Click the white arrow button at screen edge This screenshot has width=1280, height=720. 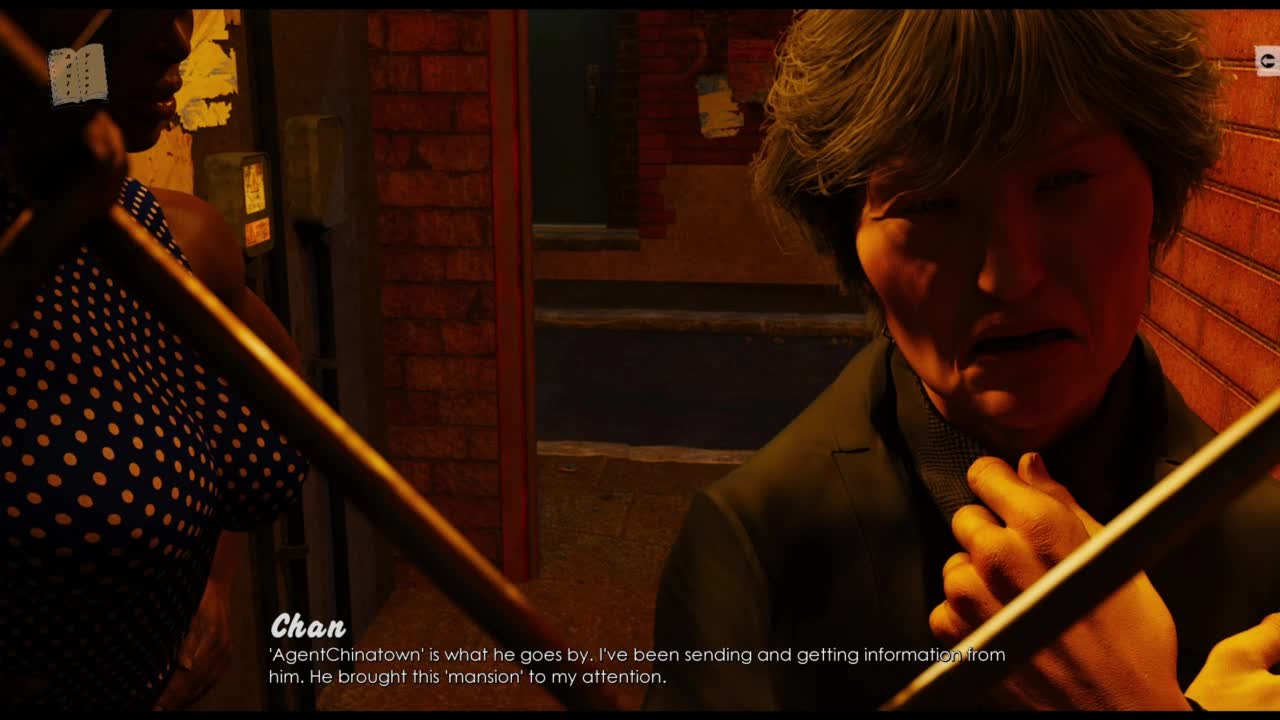[1267, 61]
